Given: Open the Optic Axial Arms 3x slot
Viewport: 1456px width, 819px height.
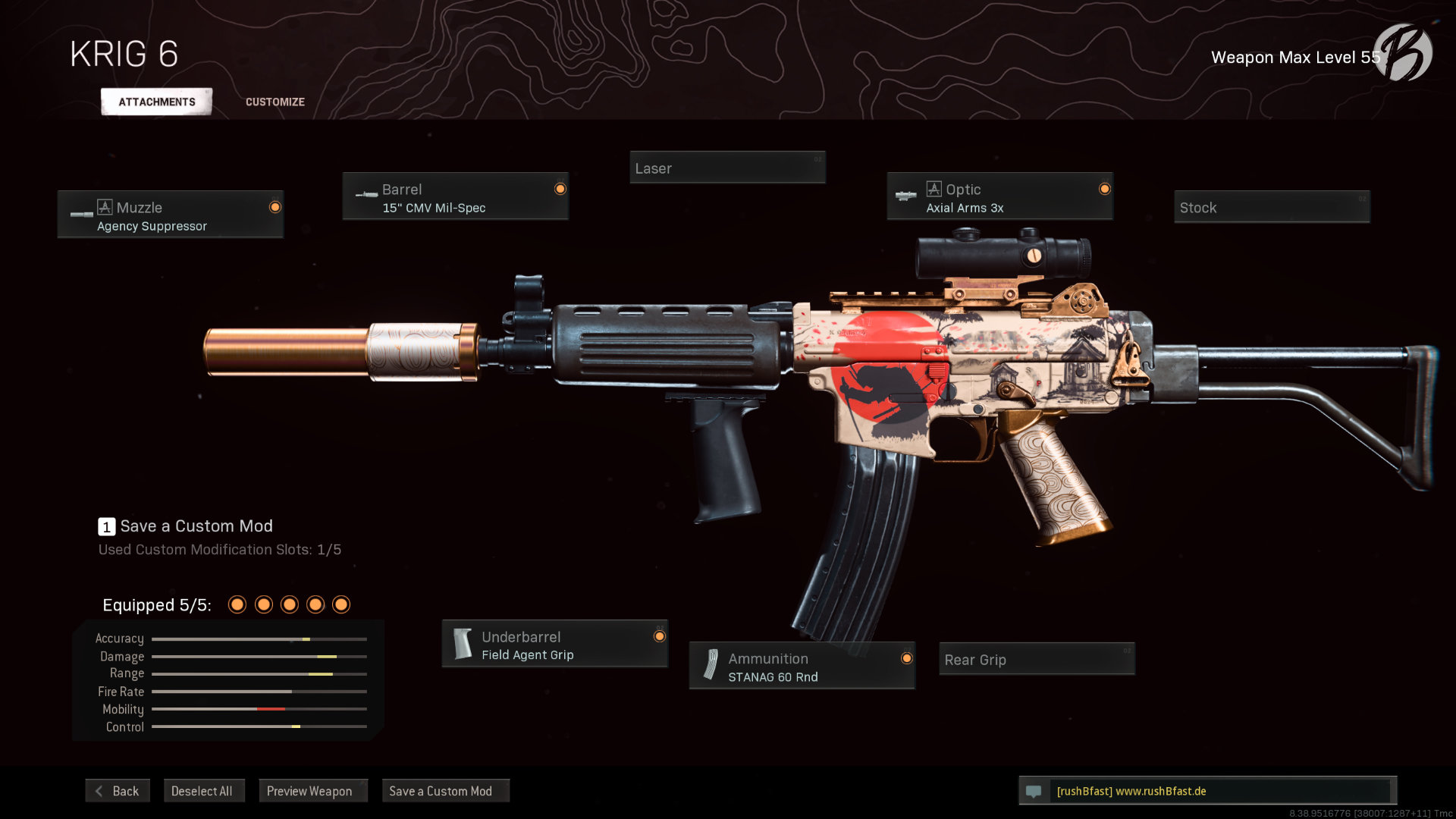Looking at the screenshot, I should coord(999,197).
